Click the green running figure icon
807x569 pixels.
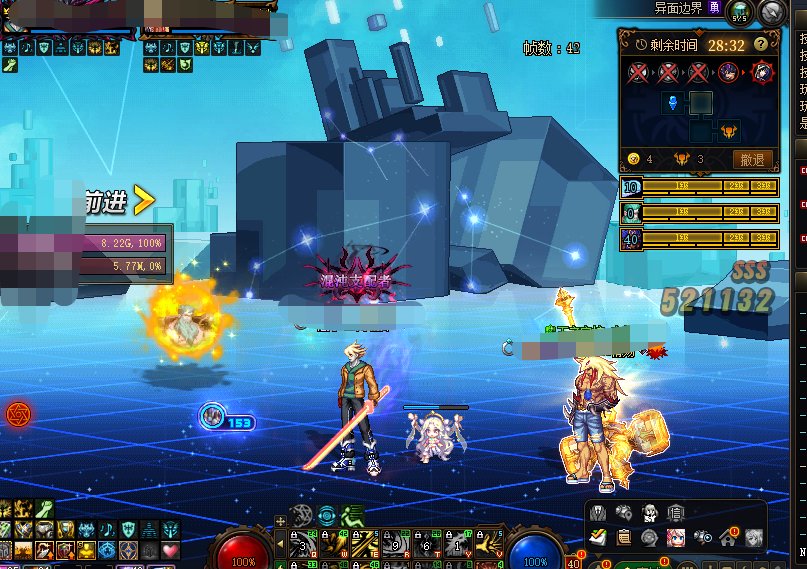tap(353, 516)
